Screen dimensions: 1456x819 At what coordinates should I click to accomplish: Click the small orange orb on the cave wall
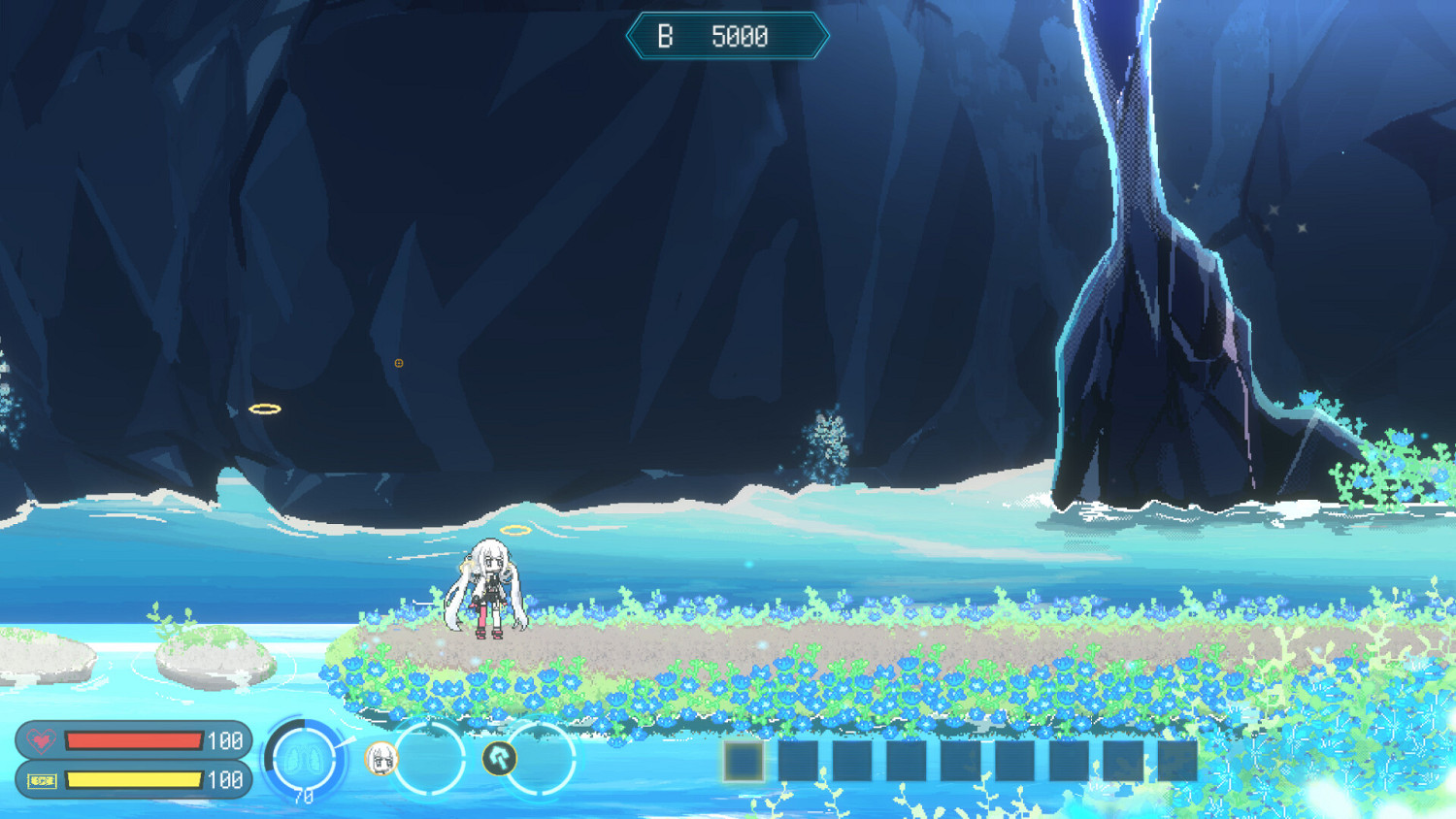pyautogui.click(x=399, y=362)
